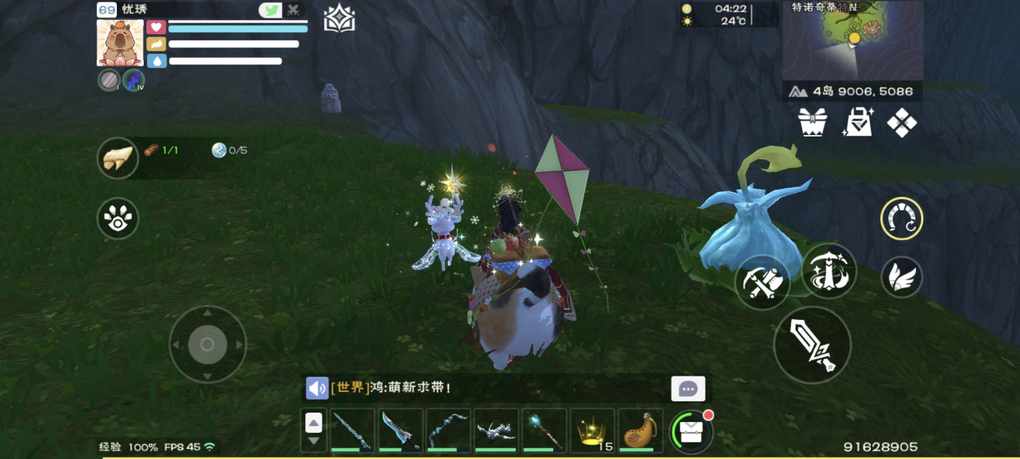Activate the horseshoe mount button
The height and width of the screenshot is (459, 1020).
point(901,219)
